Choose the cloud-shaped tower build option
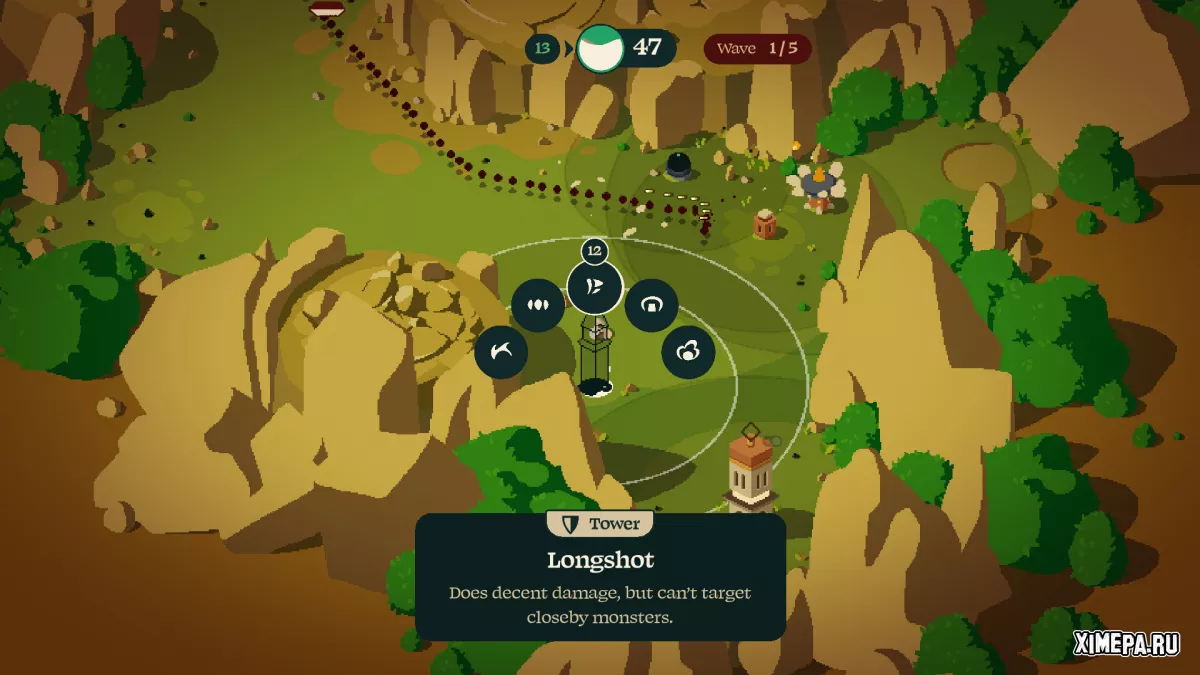1200x675 pixels. [688, 352]
